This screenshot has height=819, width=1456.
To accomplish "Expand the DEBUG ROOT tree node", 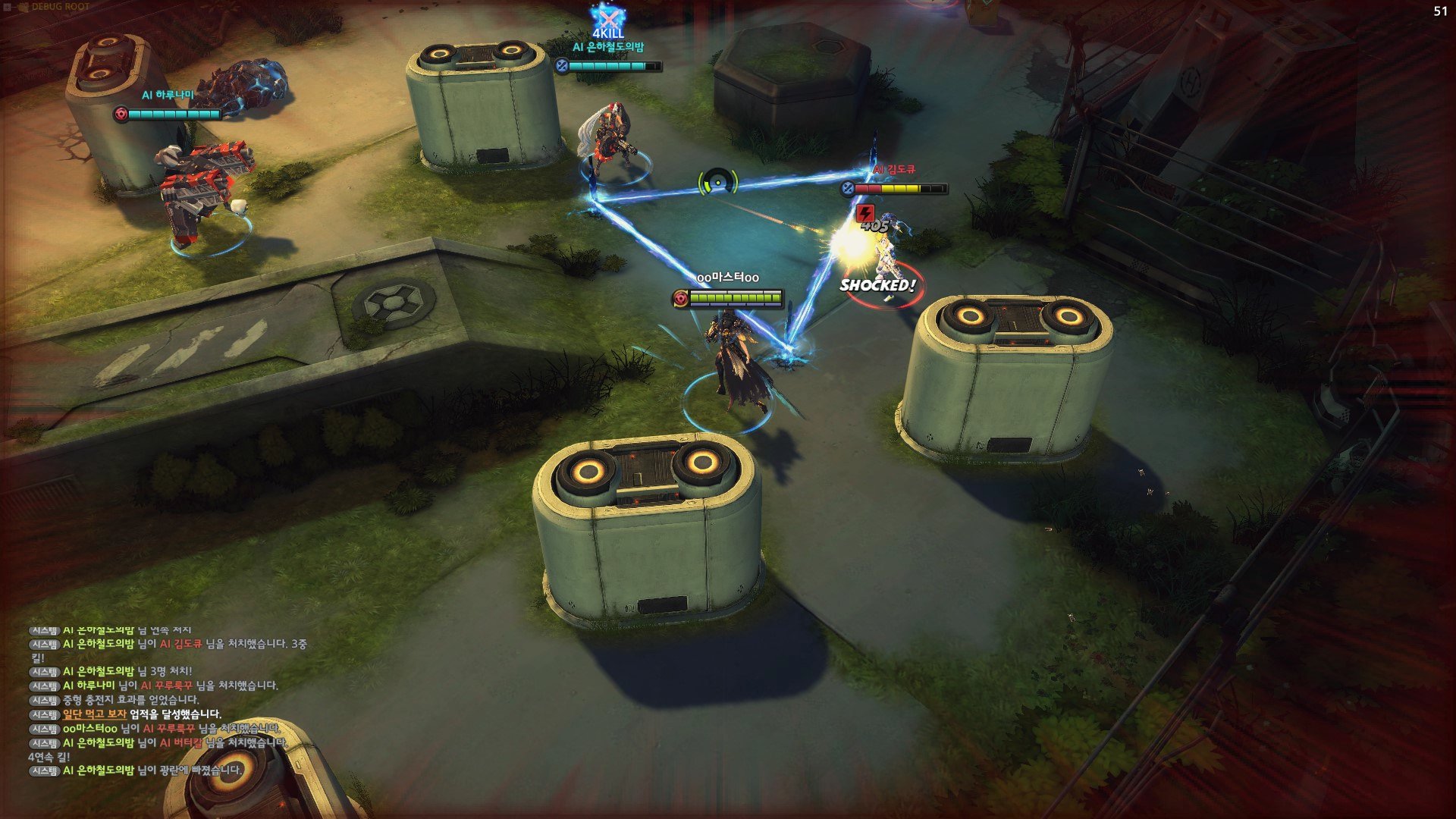I will coord(7,7).
